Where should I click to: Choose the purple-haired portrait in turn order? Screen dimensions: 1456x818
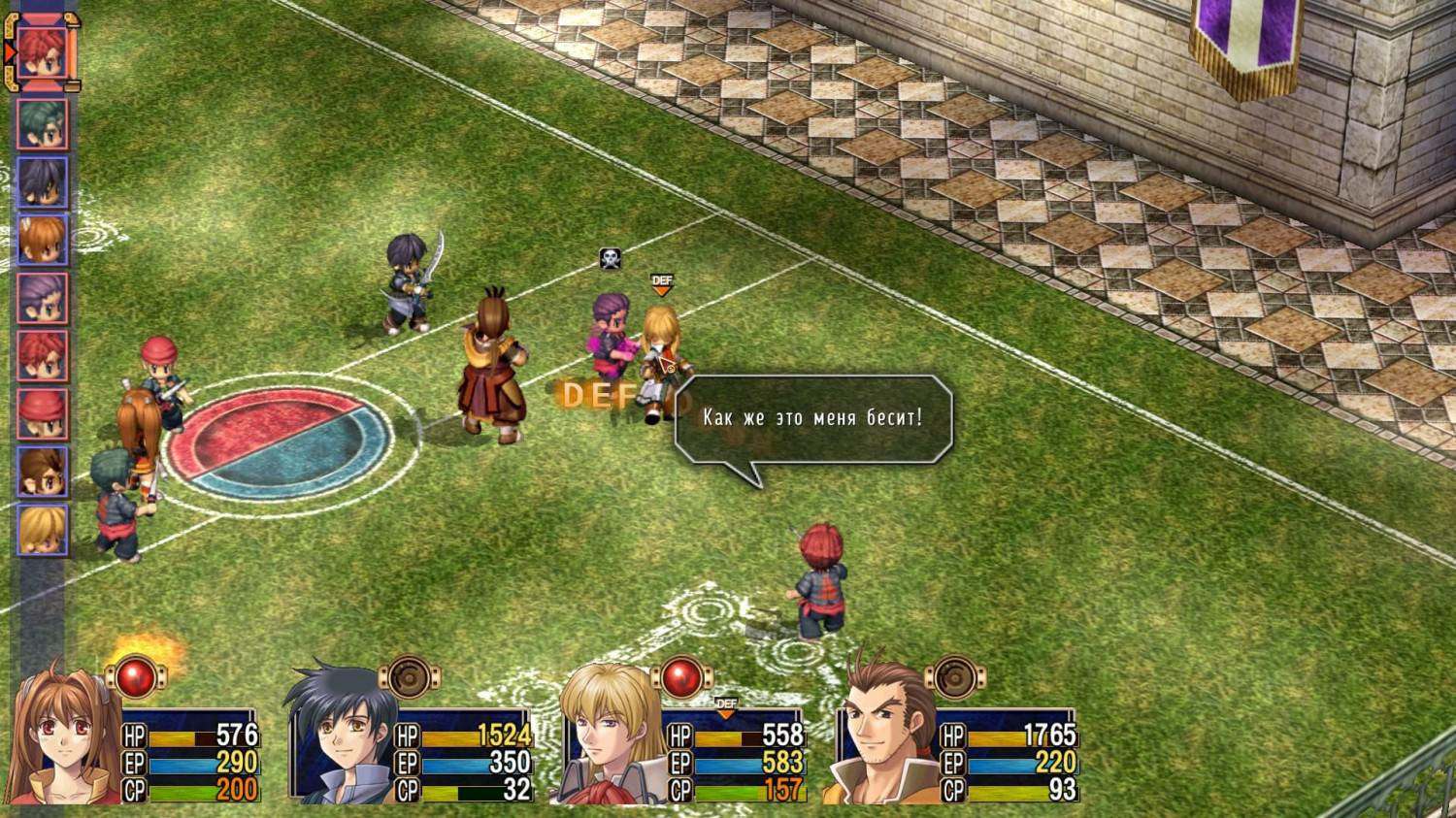click(43, 298)
